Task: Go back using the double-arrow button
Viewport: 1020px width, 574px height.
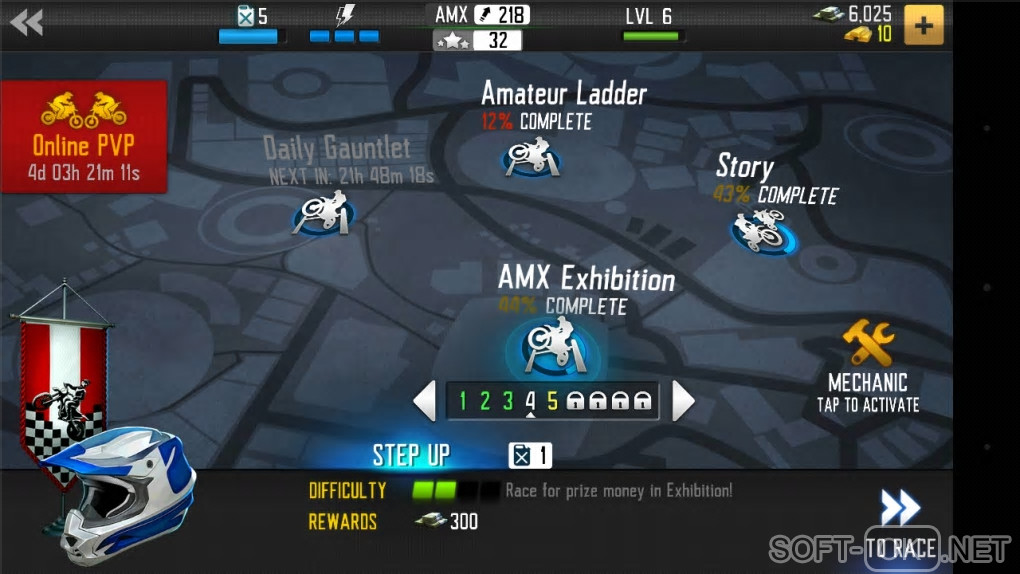Action: tap(27, 22)
